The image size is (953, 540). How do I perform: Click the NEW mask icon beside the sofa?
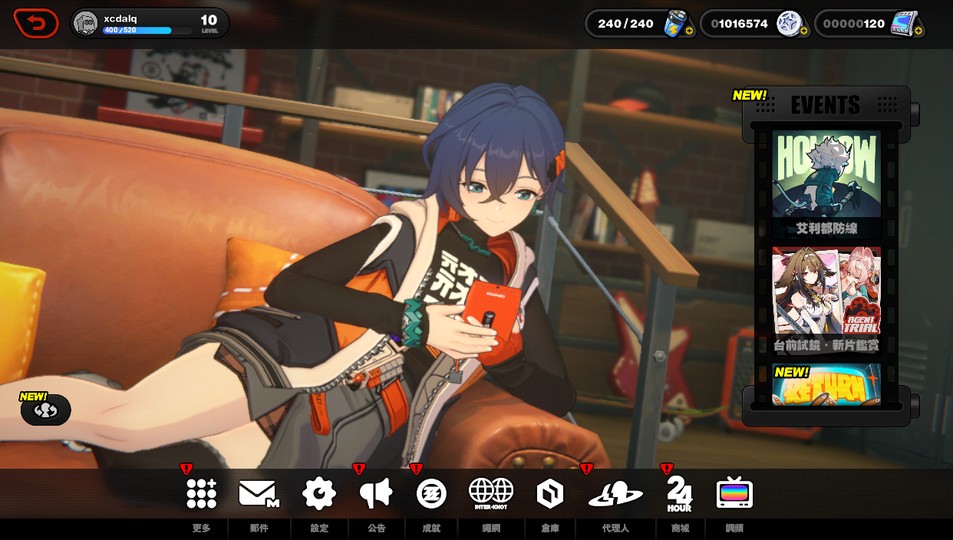[x=45, y=409]
